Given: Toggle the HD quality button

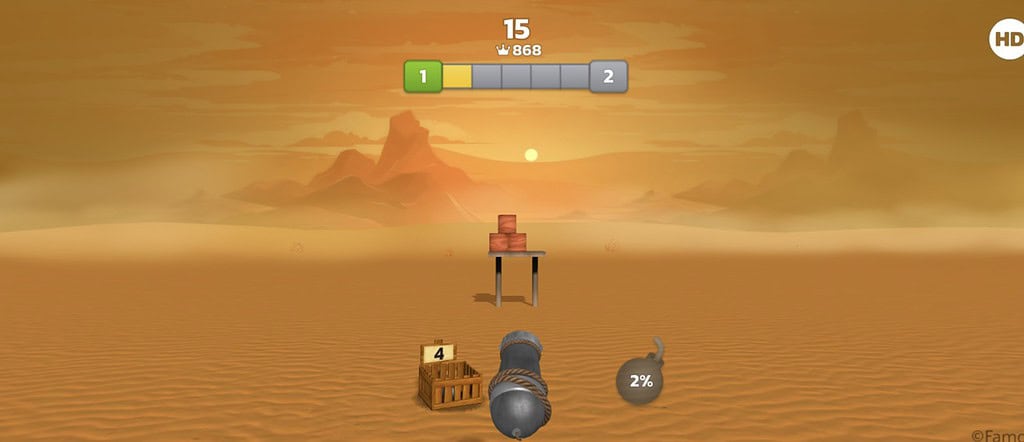Looking at the screenshot, I should click(x=1005, y=40).
